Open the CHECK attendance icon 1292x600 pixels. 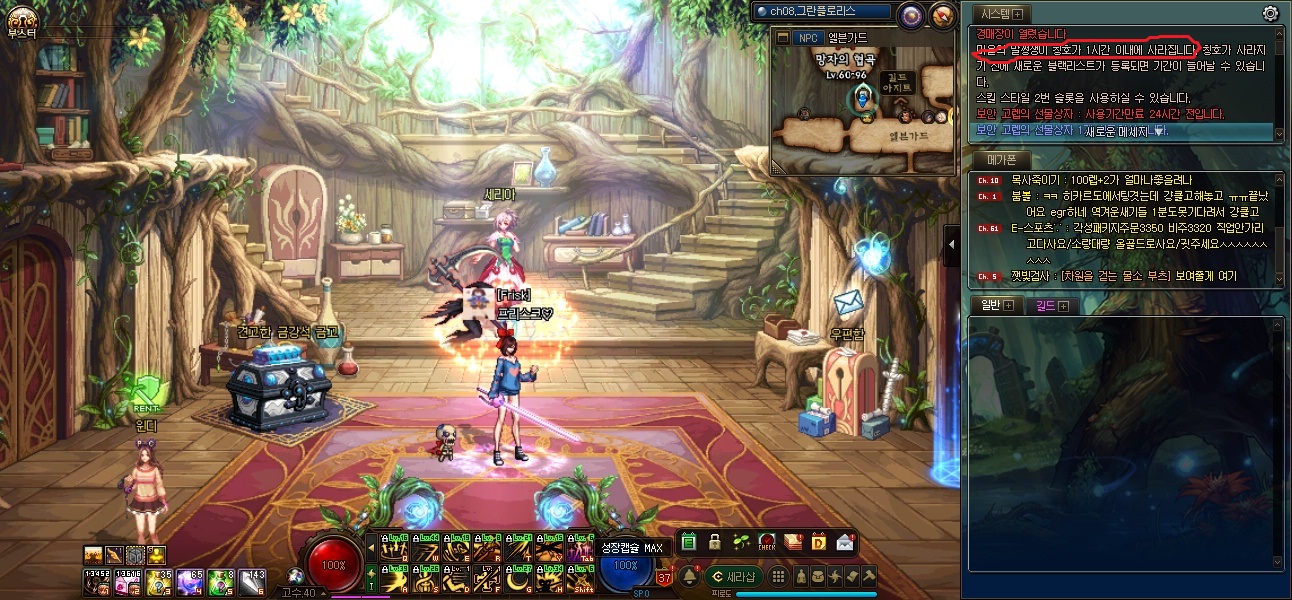click(767, 542)
